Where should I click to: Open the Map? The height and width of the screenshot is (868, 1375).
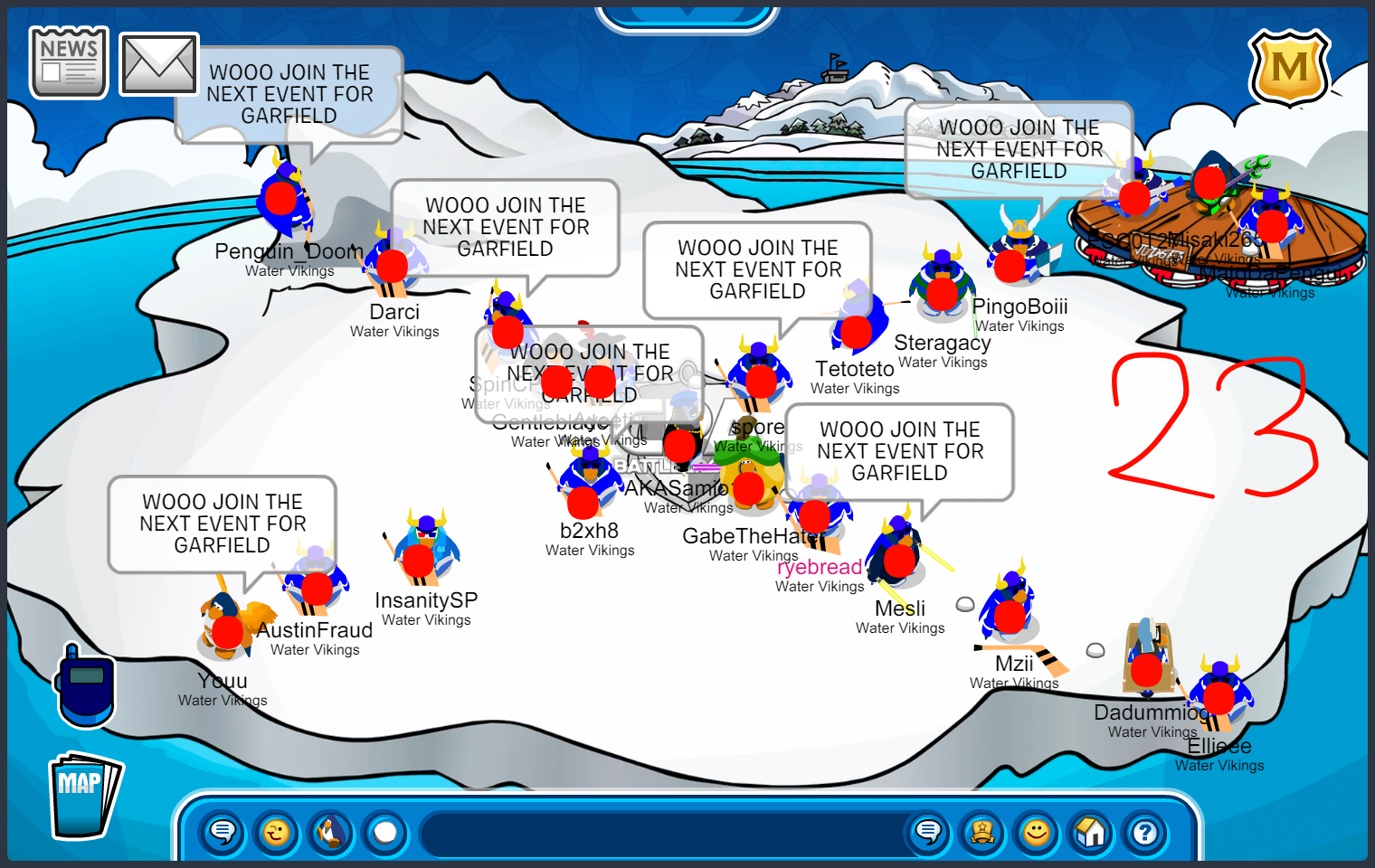(x=83, y=795)
